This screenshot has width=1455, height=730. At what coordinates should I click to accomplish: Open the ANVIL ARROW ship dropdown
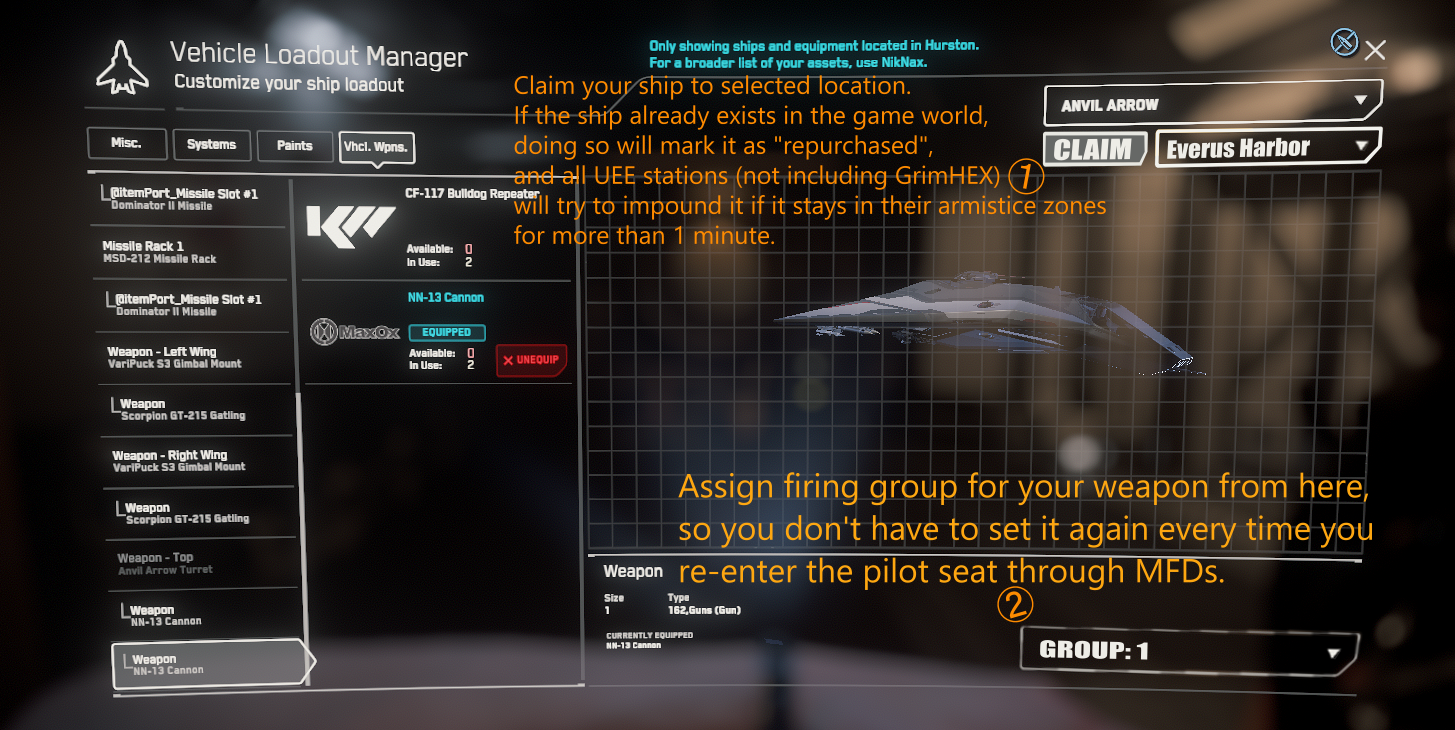tap(1211, 104)
